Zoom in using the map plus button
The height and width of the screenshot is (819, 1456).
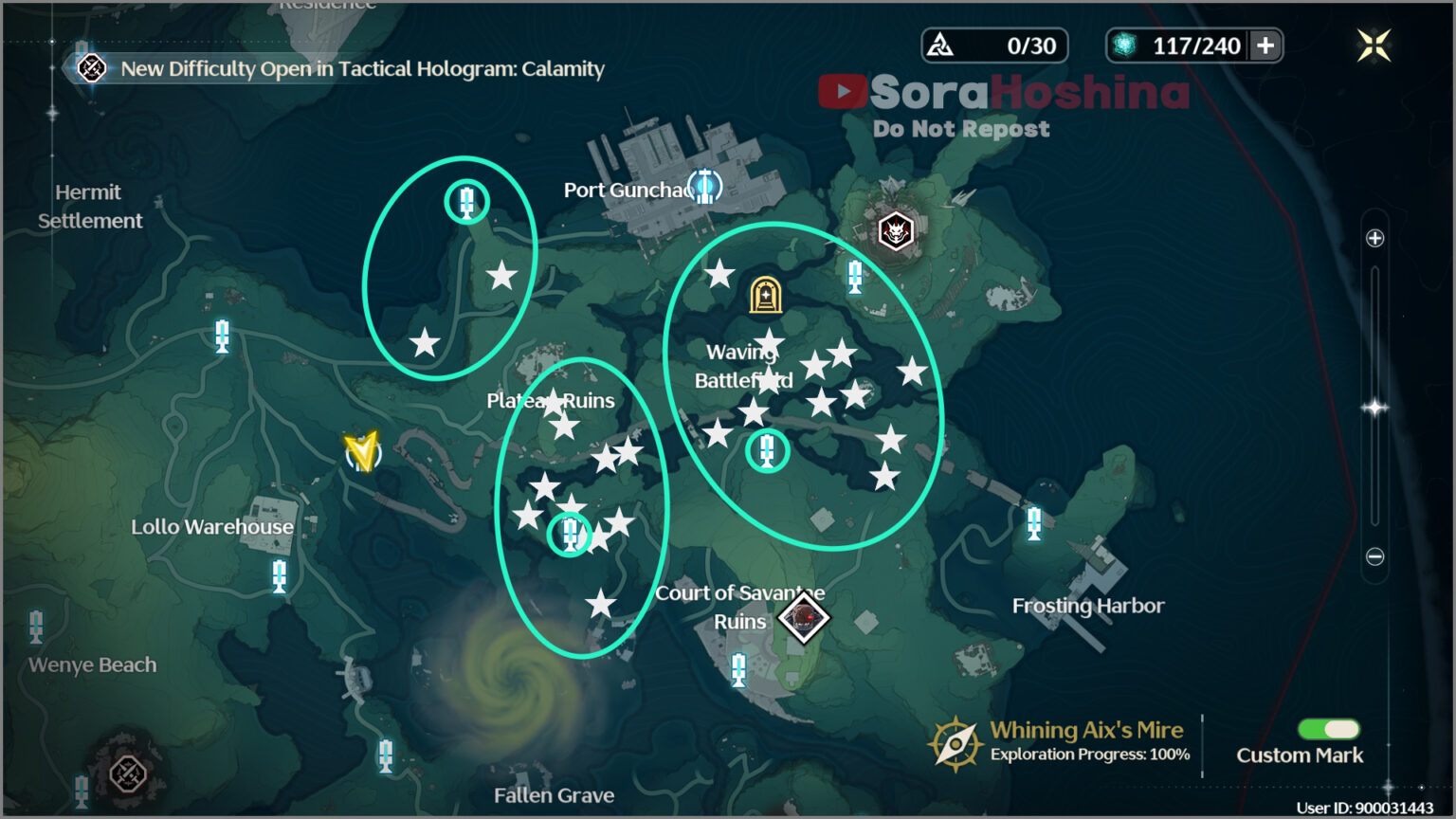(x=1374, y=238)
